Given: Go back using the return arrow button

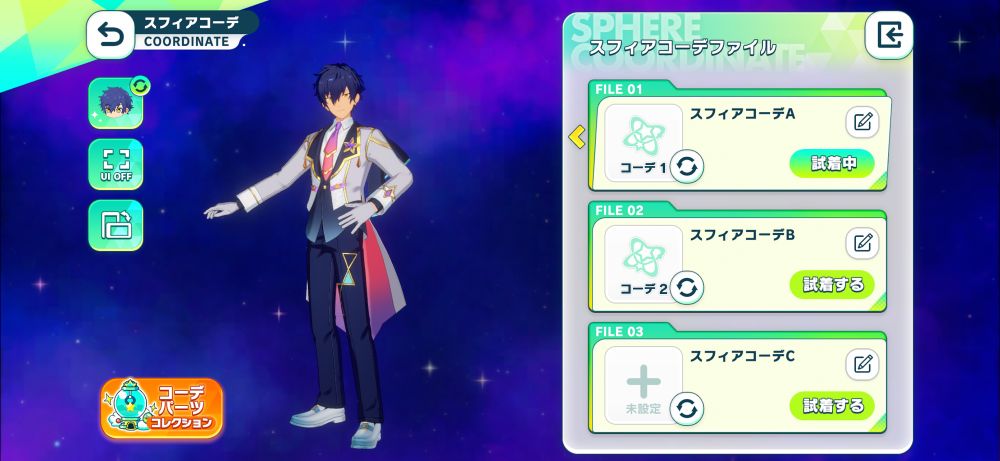Looking at the screenshot, I should pyautogui.click(x=111, y=36).
